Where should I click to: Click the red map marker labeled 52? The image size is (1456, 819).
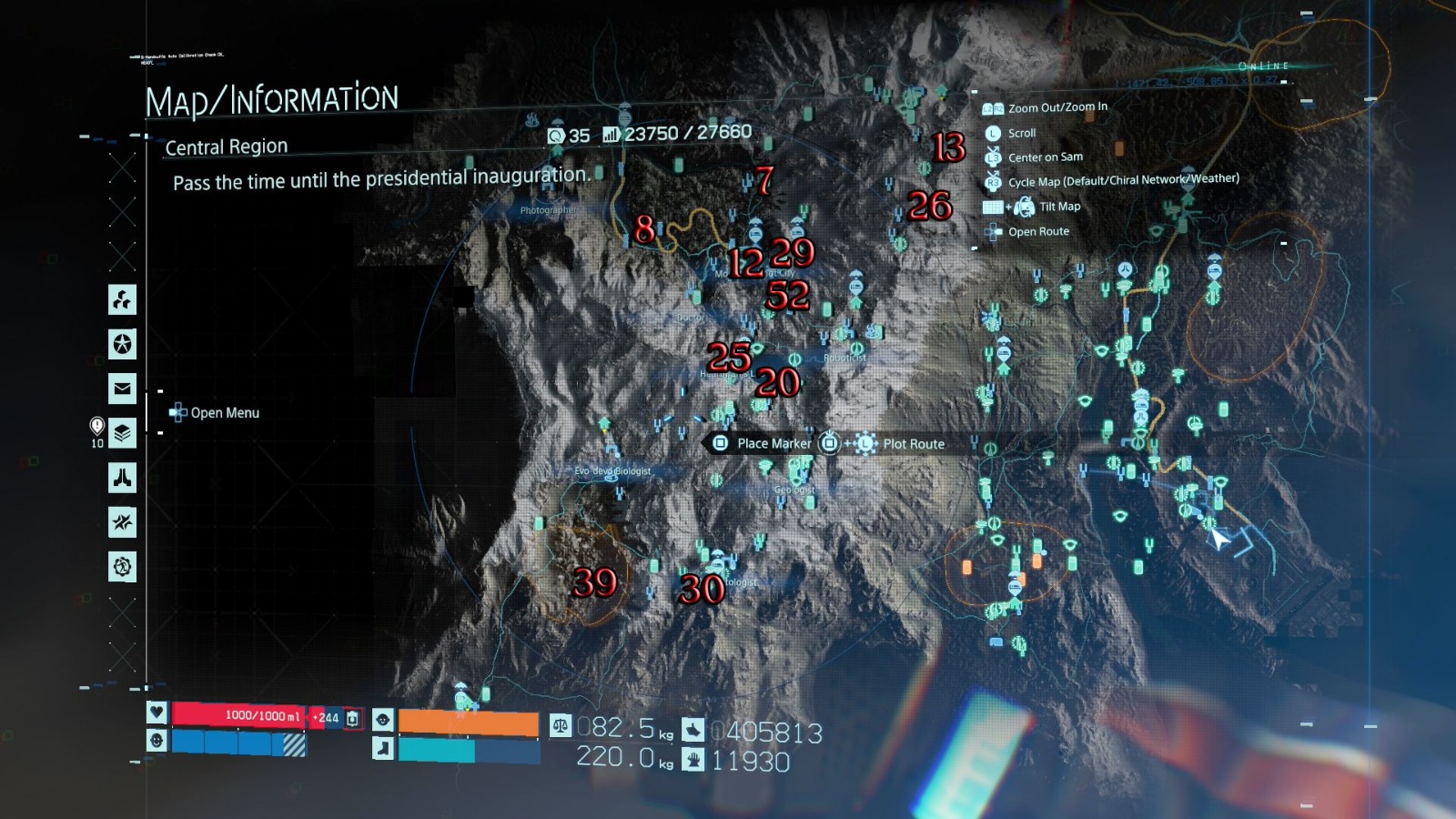(787, 295)
